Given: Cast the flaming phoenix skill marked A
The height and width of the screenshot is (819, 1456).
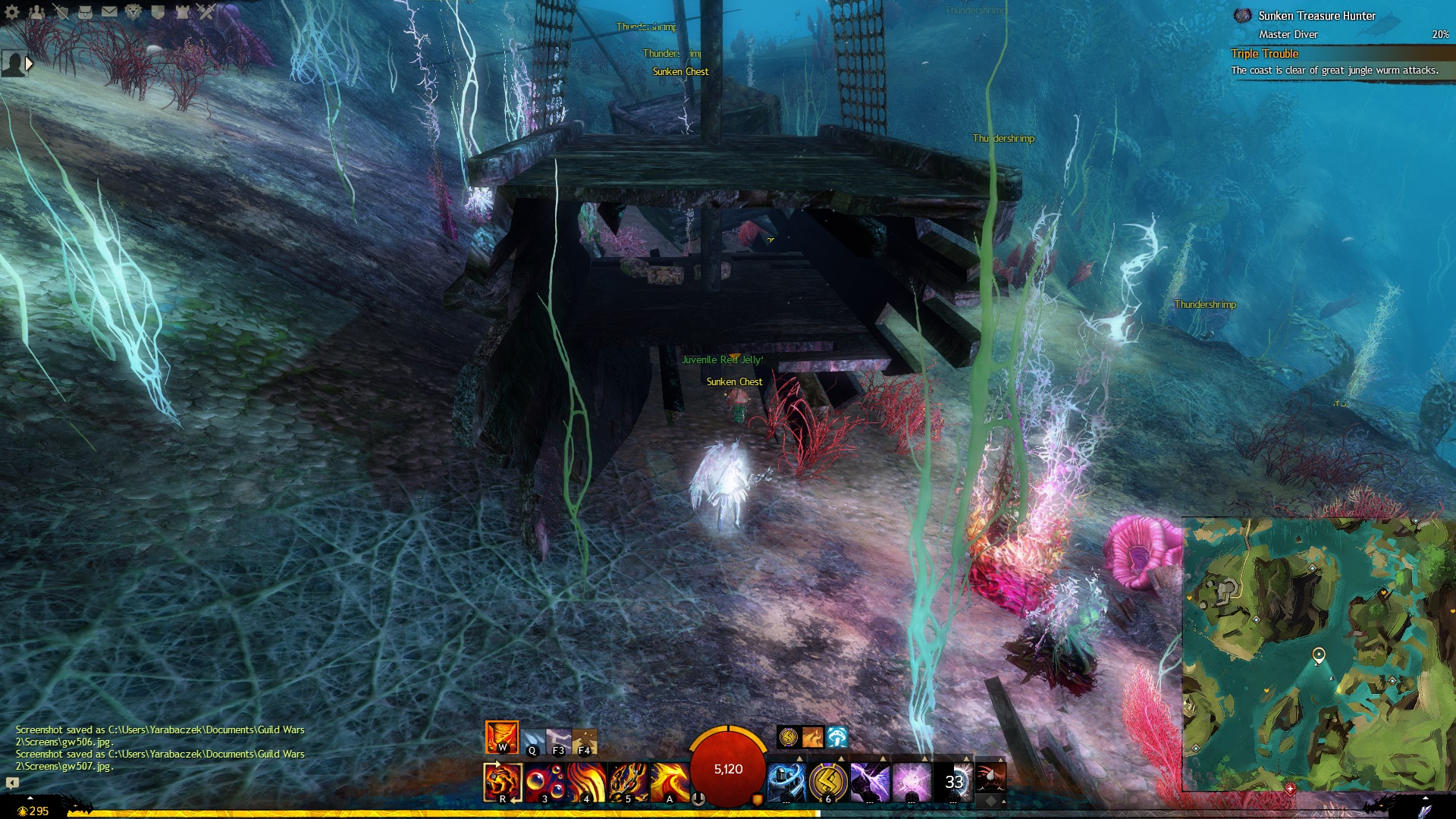Looking at the screenshot, I should point(669,782).
